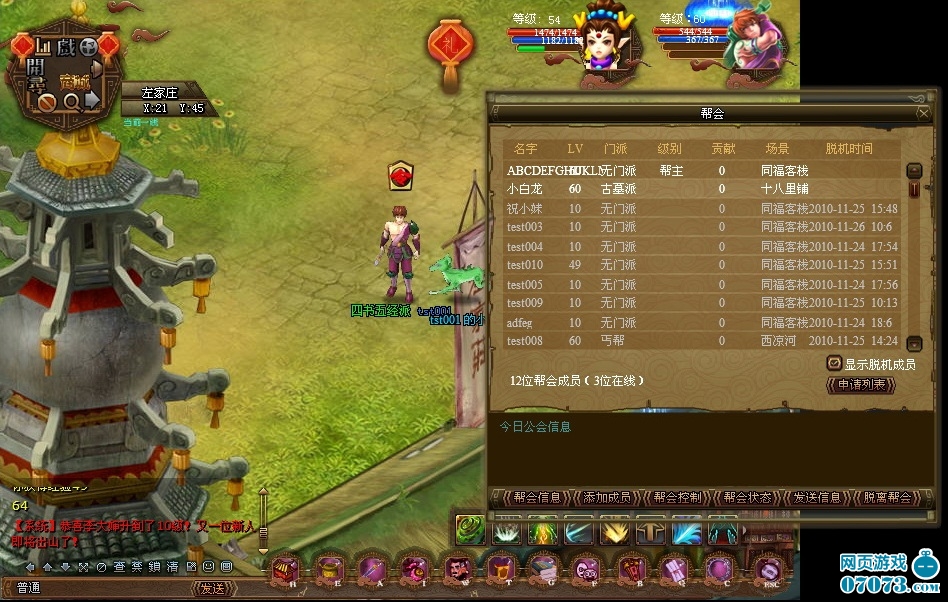Click the 发送 chat send button

(x=213, y=588)
